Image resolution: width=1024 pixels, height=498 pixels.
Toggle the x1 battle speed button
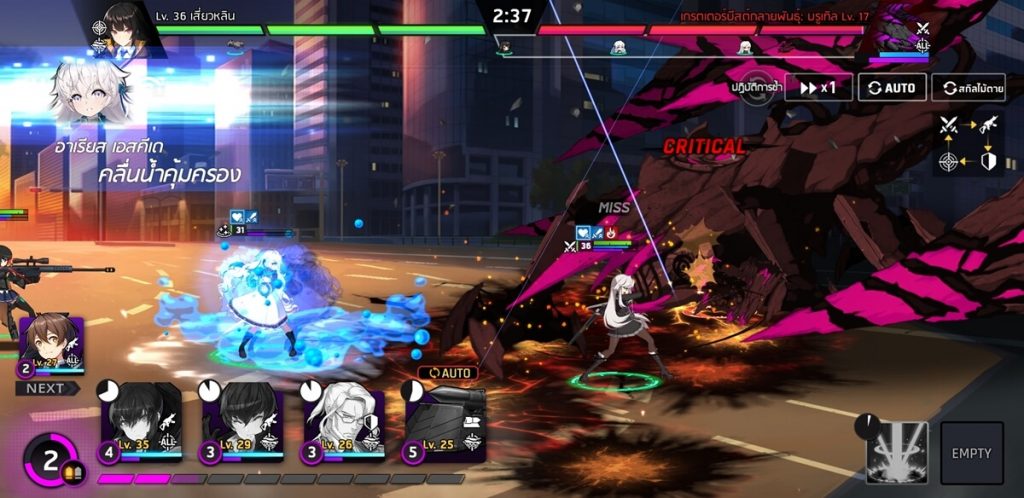(818, 88)
